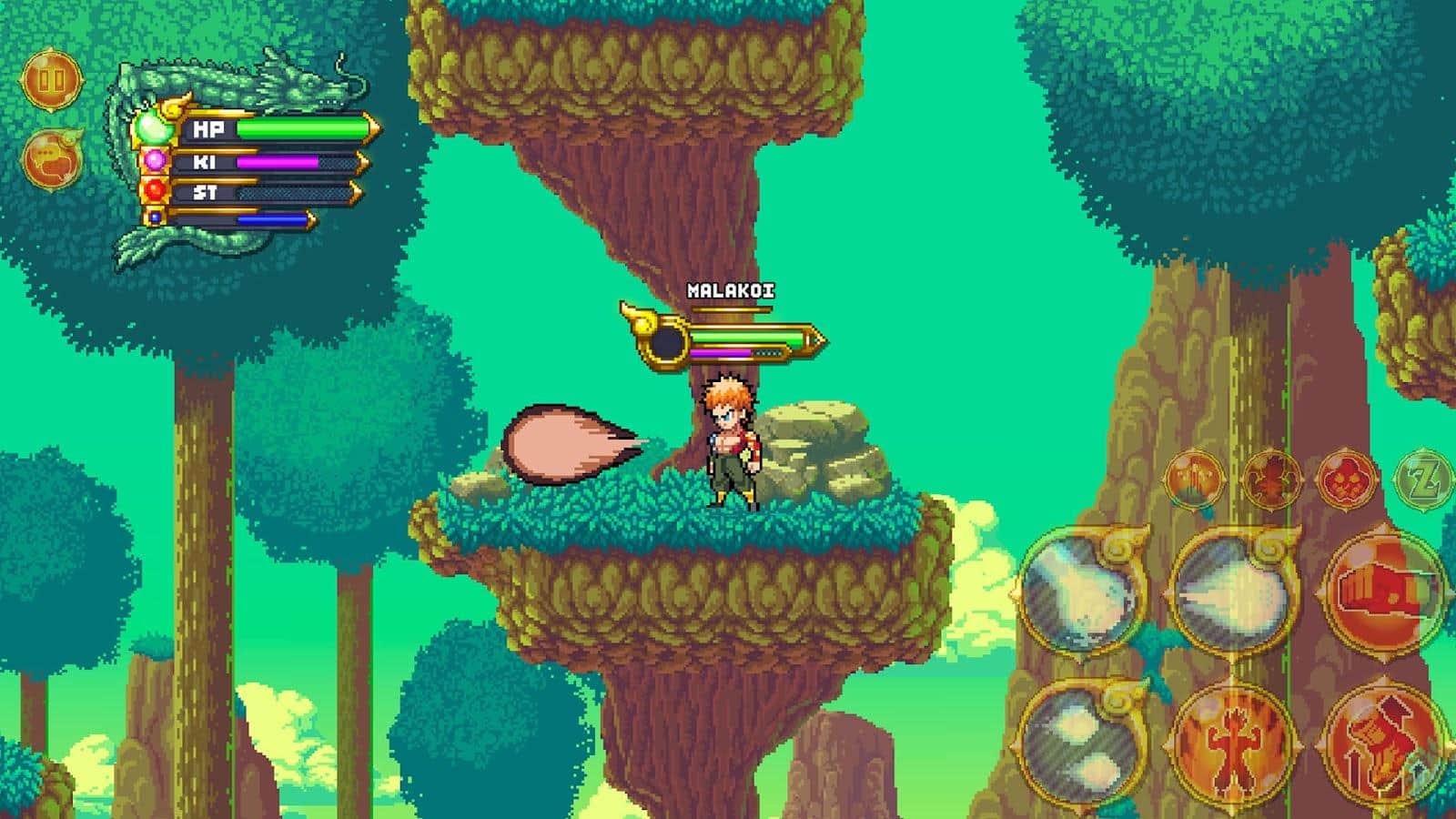Viewport: 1456px width, 819px height.
Task: Click the MALAKOI name label
Action: (x=730, y=292)
